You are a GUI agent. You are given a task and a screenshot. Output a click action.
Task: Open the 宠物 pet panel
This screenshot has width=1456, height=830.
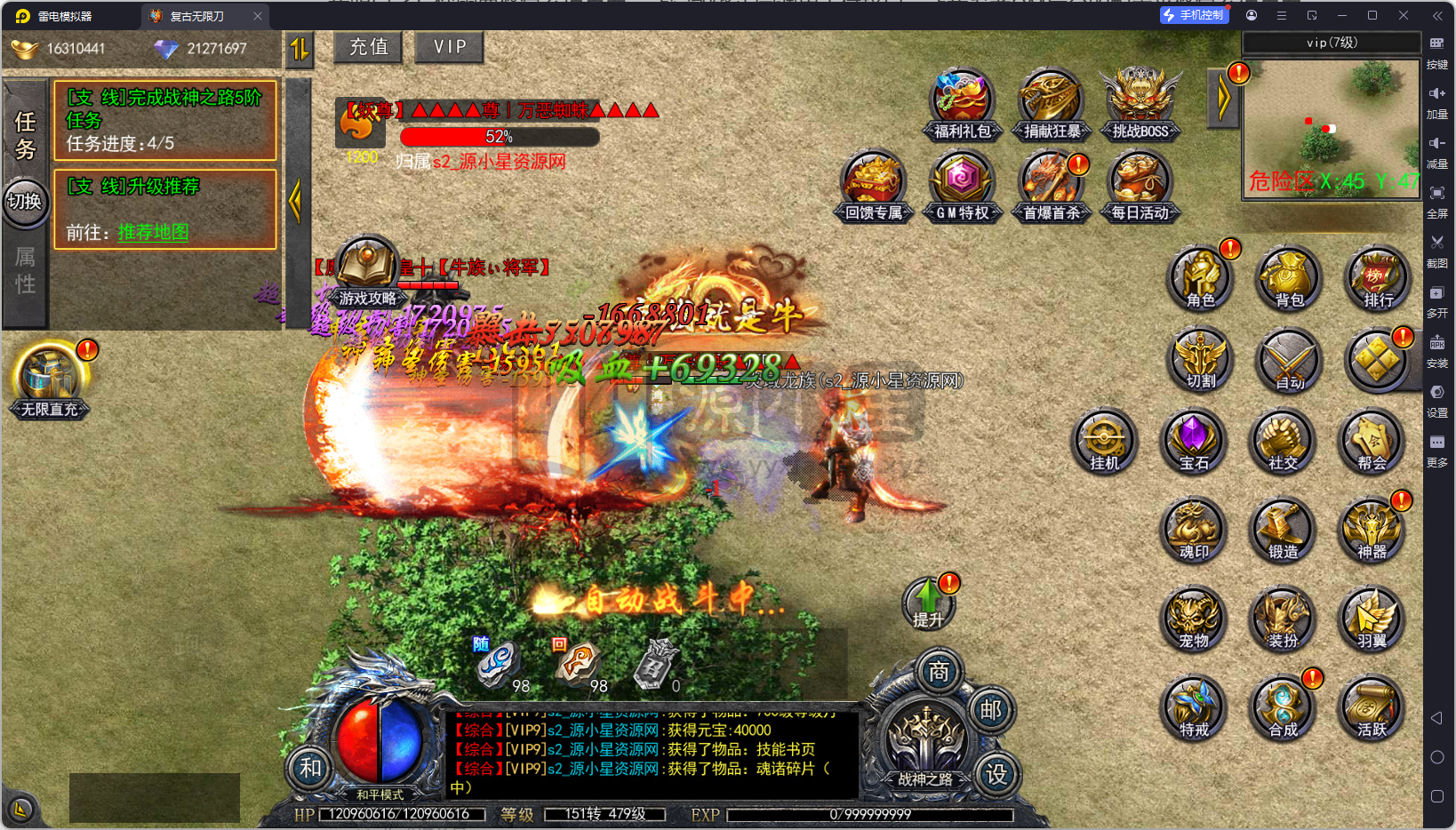(1194, 619)
